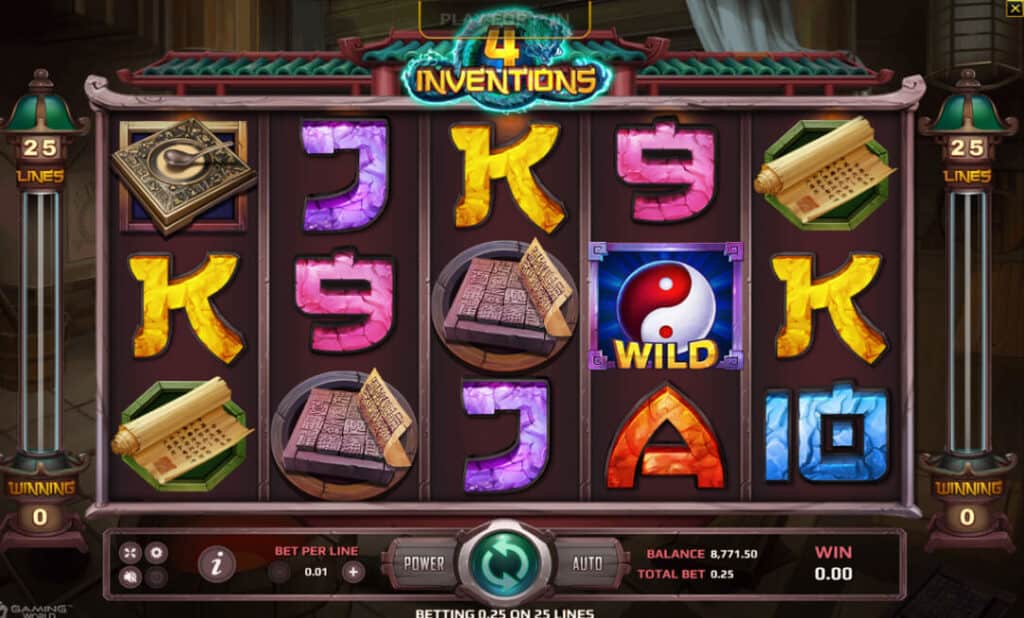
Task: Start AUTO spin mode
Action: click(587, 563)
